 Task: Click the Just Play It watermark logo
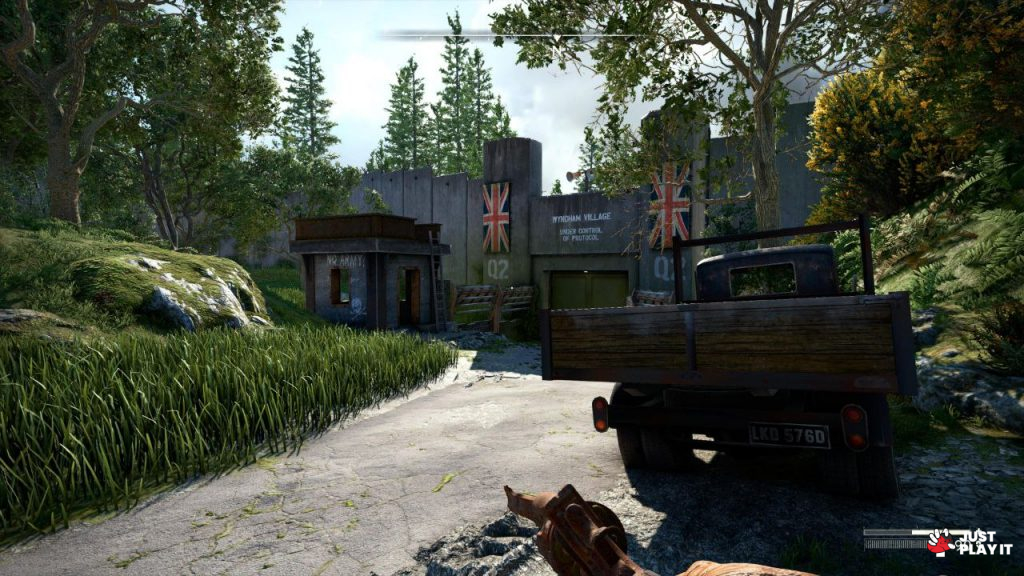(968, 542)
